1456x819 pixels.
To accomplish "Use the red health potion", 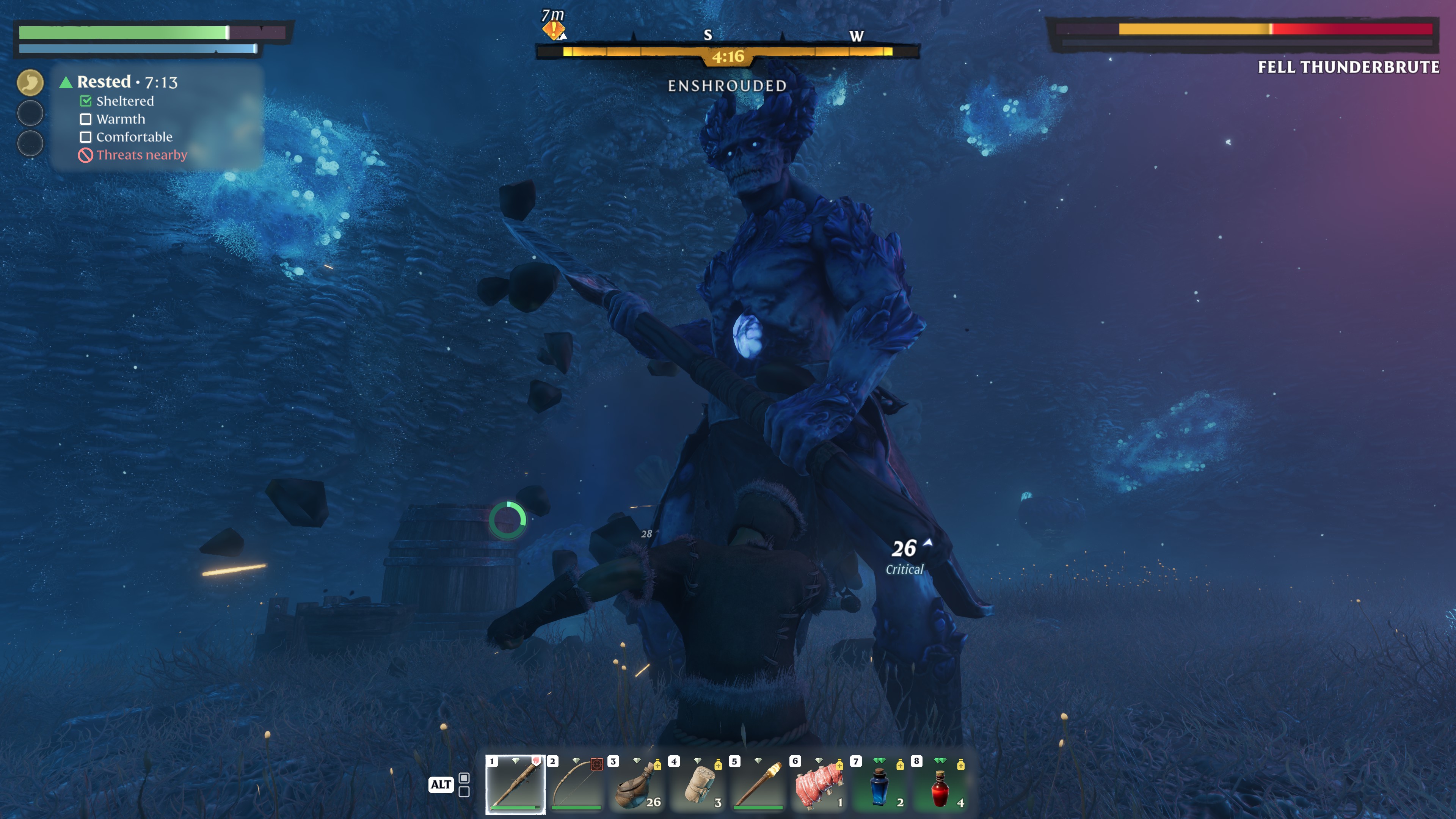I will point(940,784).
